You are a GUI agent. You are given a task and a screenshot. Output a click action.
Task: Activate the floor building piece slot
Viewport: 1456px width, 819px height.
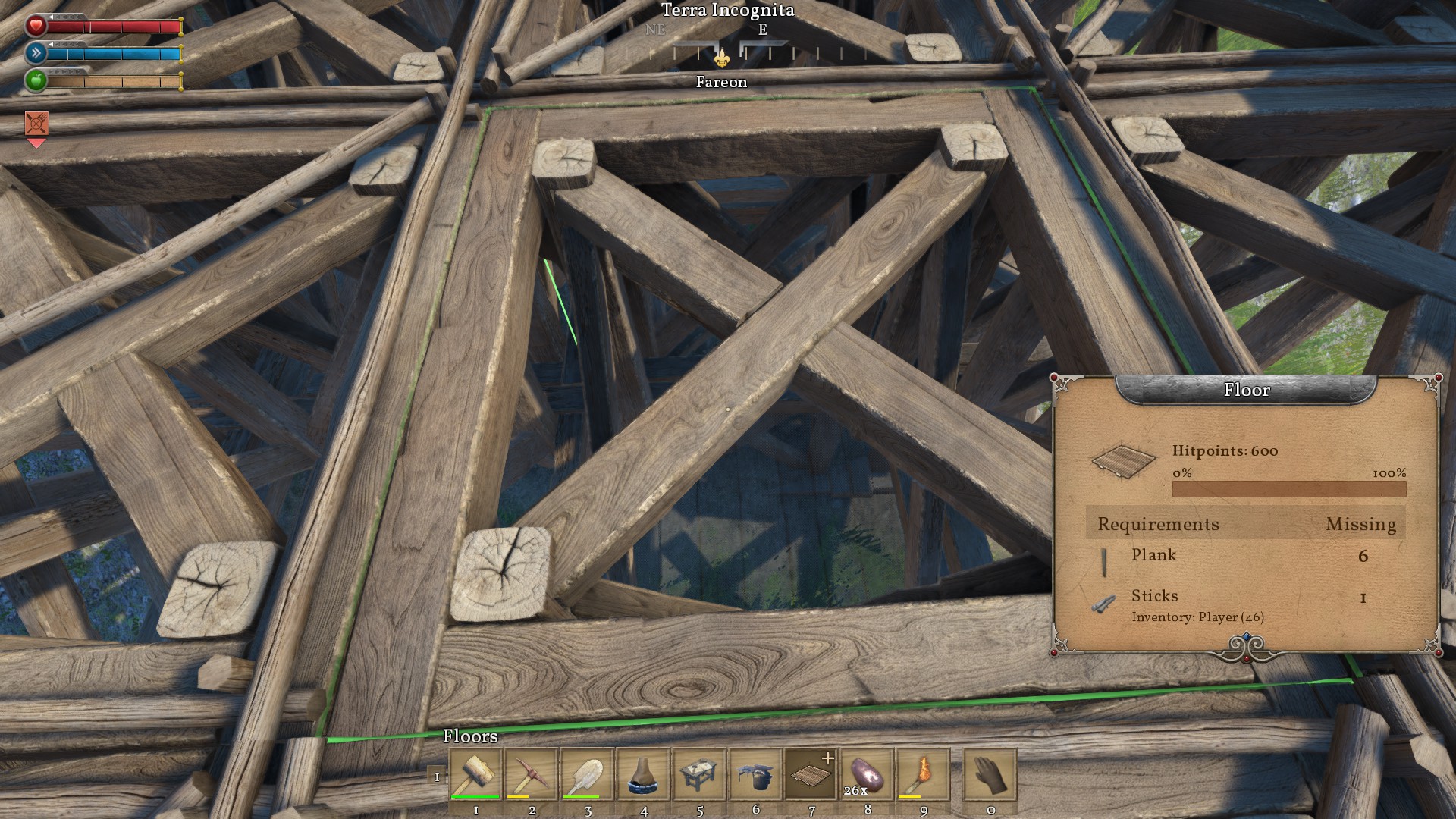click(811, 774)
